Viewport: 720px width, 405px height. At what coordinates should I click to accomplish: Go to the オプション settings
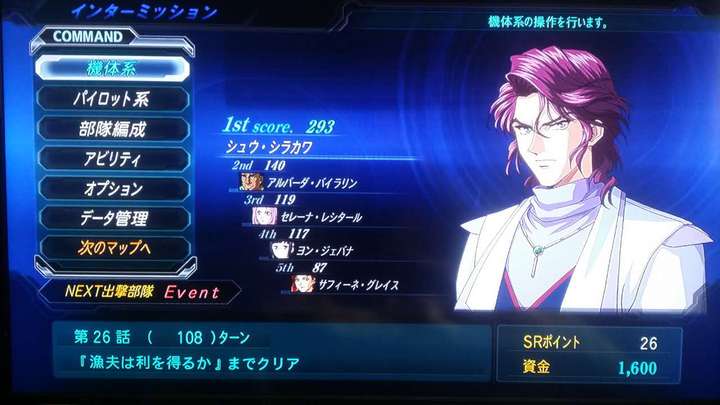112,188
